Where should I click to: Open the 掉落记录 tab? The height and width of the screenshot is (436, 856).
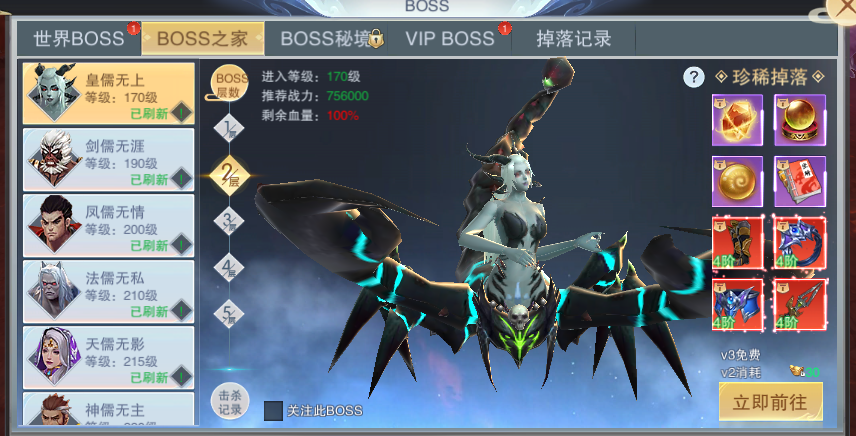click(x=573, y=39)
